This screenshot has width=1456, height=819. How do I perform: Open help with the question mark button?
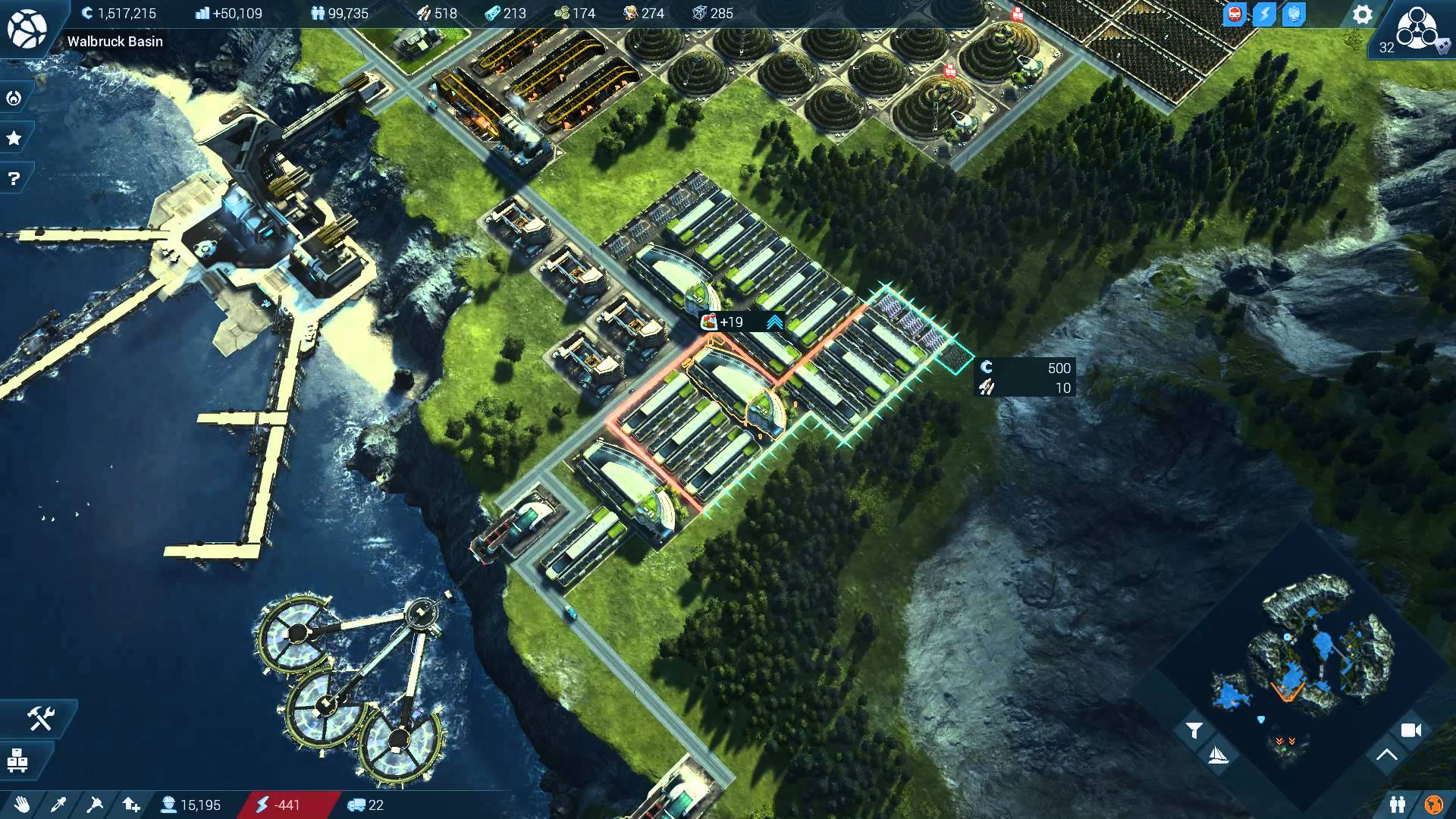(13, 178)
